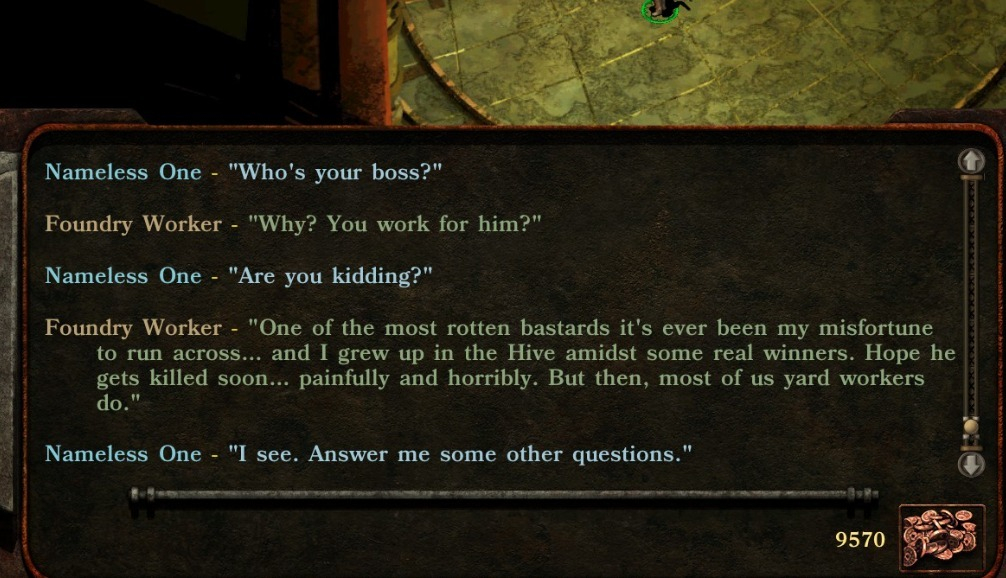
Task: Click the dialogue scroll up arrow
Action: [x=971, y=161]
